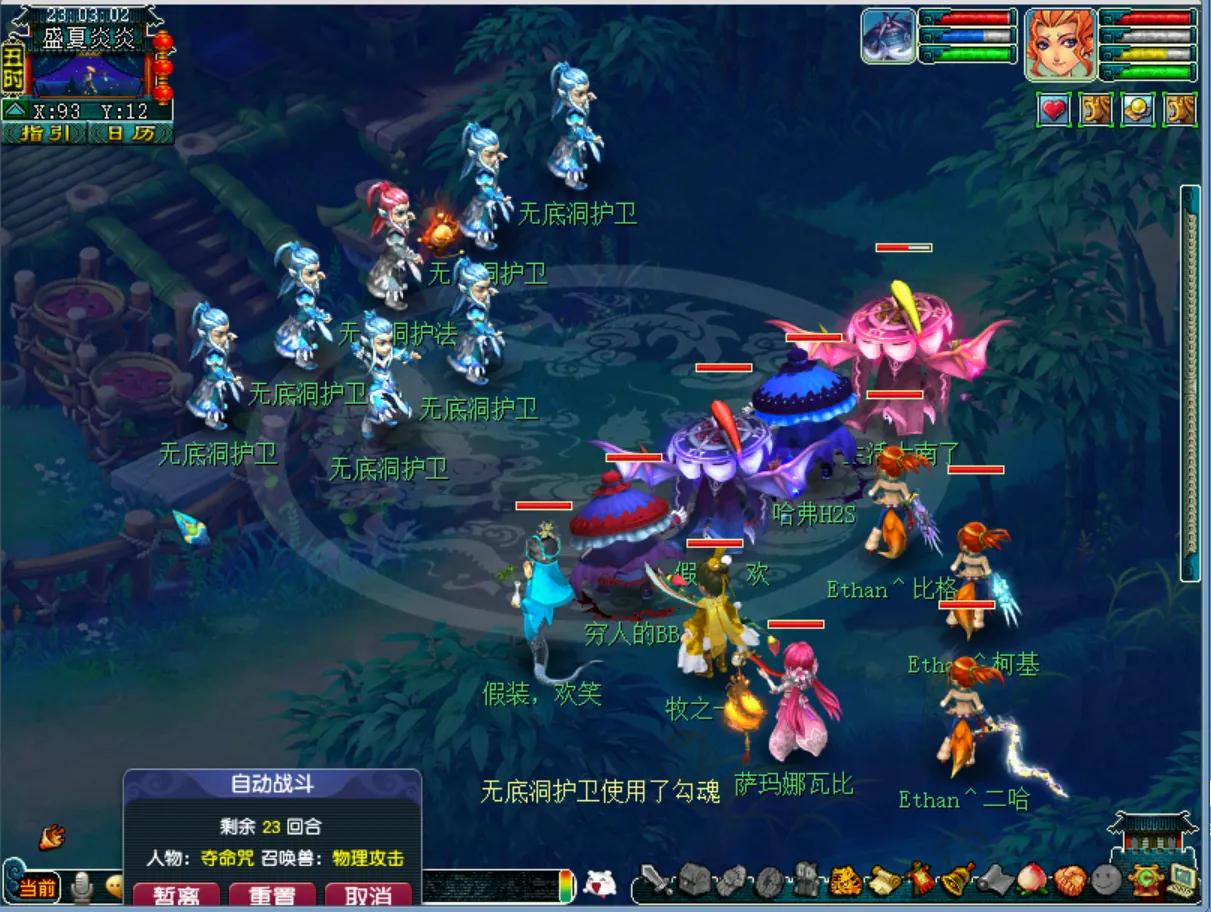The image size is (1211, 912).
Task: Open the red-haired character portrait
Action: pyautogui.click(x=1059, y=44)
